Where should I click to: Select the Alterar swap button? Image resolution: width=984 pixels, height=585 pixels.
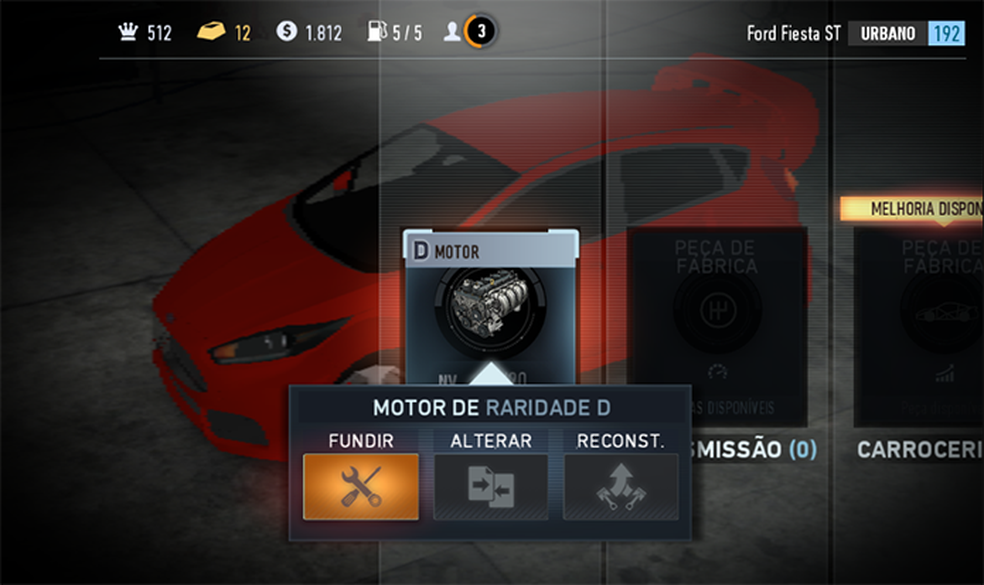pos(490,486)
